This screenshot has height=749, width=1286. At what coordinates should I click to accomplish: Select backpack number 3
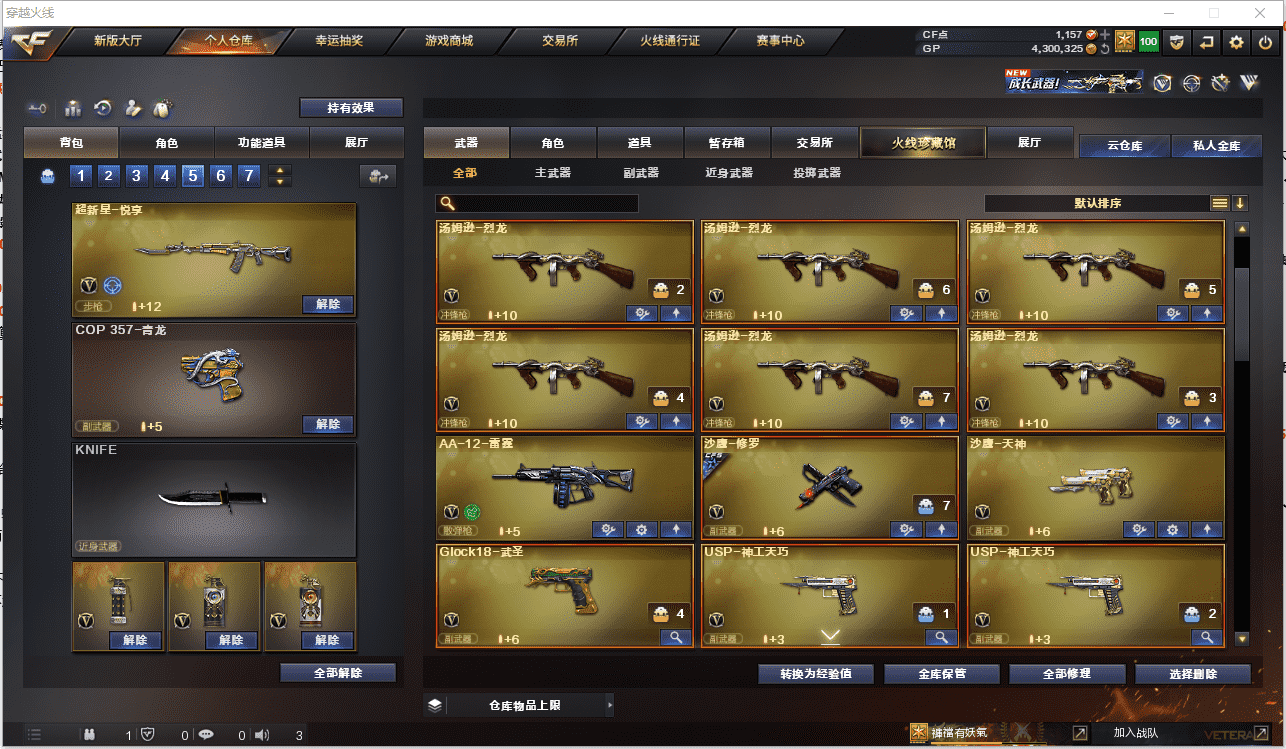(x=137, y=177)
